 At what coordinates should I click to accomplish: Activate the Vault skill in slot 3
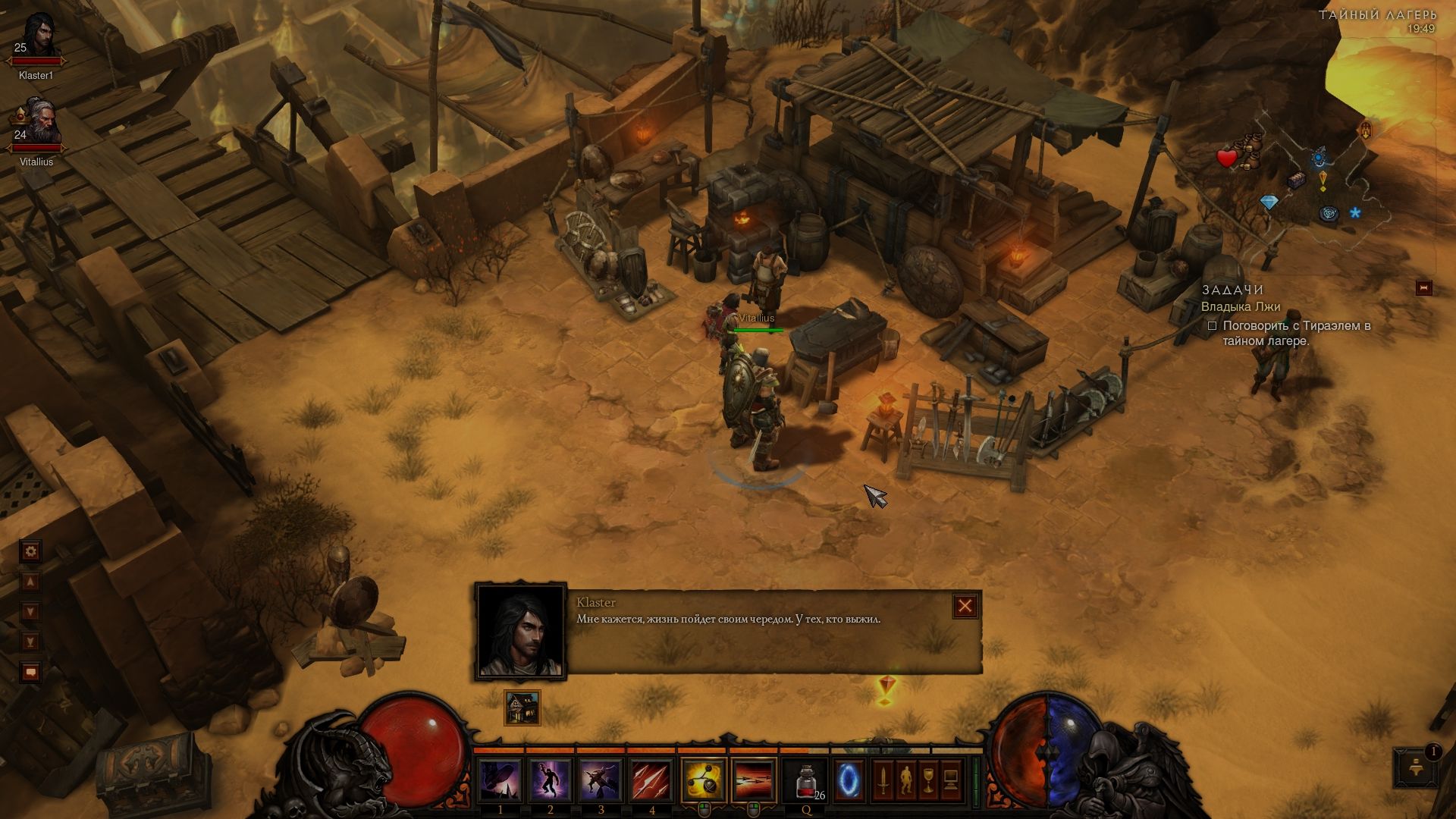click(x=601, y=780)
